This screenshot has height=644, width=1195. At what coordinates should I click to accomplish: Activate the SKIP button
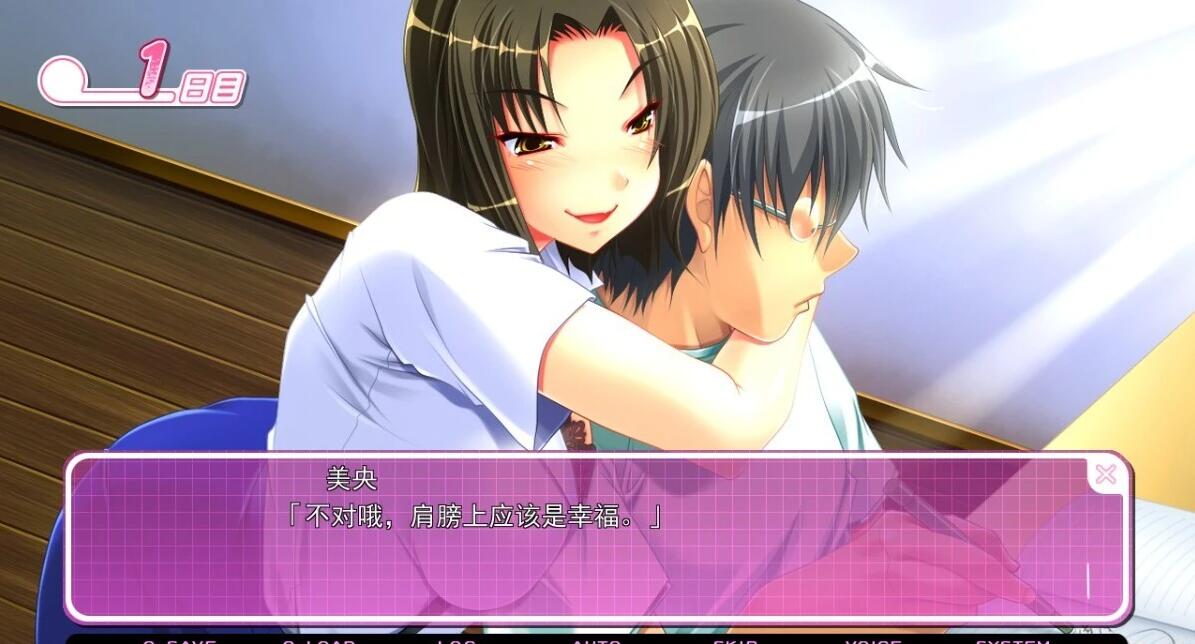[x=735, y=640]
